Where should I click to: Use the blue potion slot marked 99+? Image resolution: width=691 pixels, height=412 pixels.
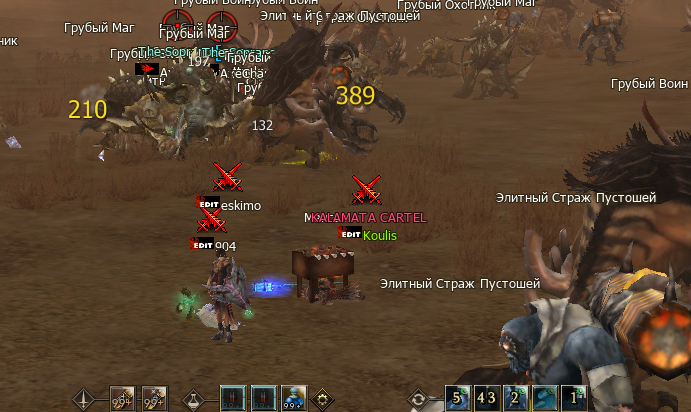(294, 399)
